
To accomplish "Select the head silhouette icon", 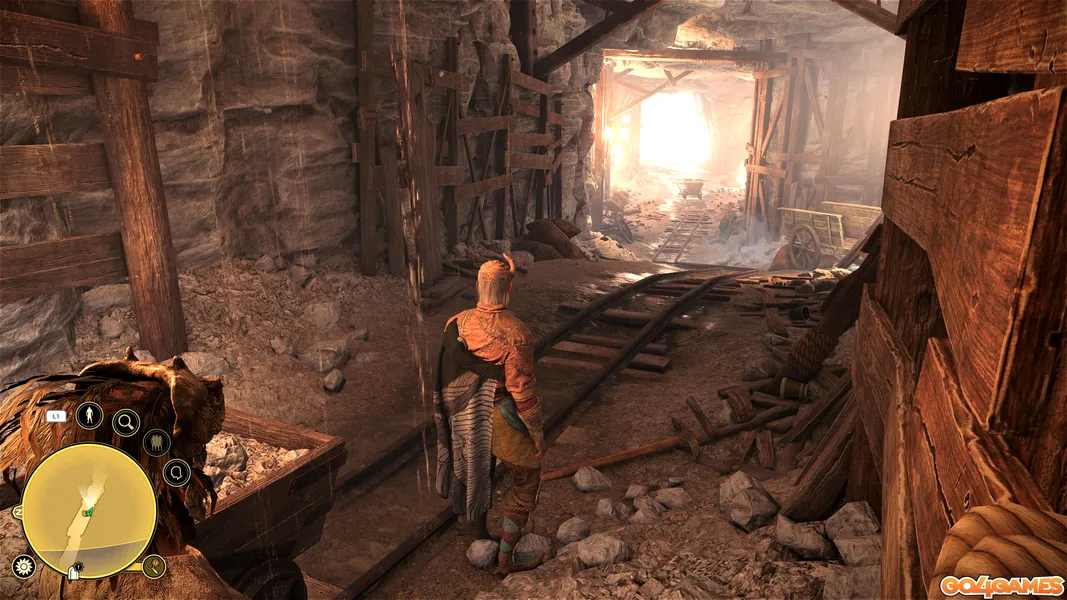I will (176, 472).
